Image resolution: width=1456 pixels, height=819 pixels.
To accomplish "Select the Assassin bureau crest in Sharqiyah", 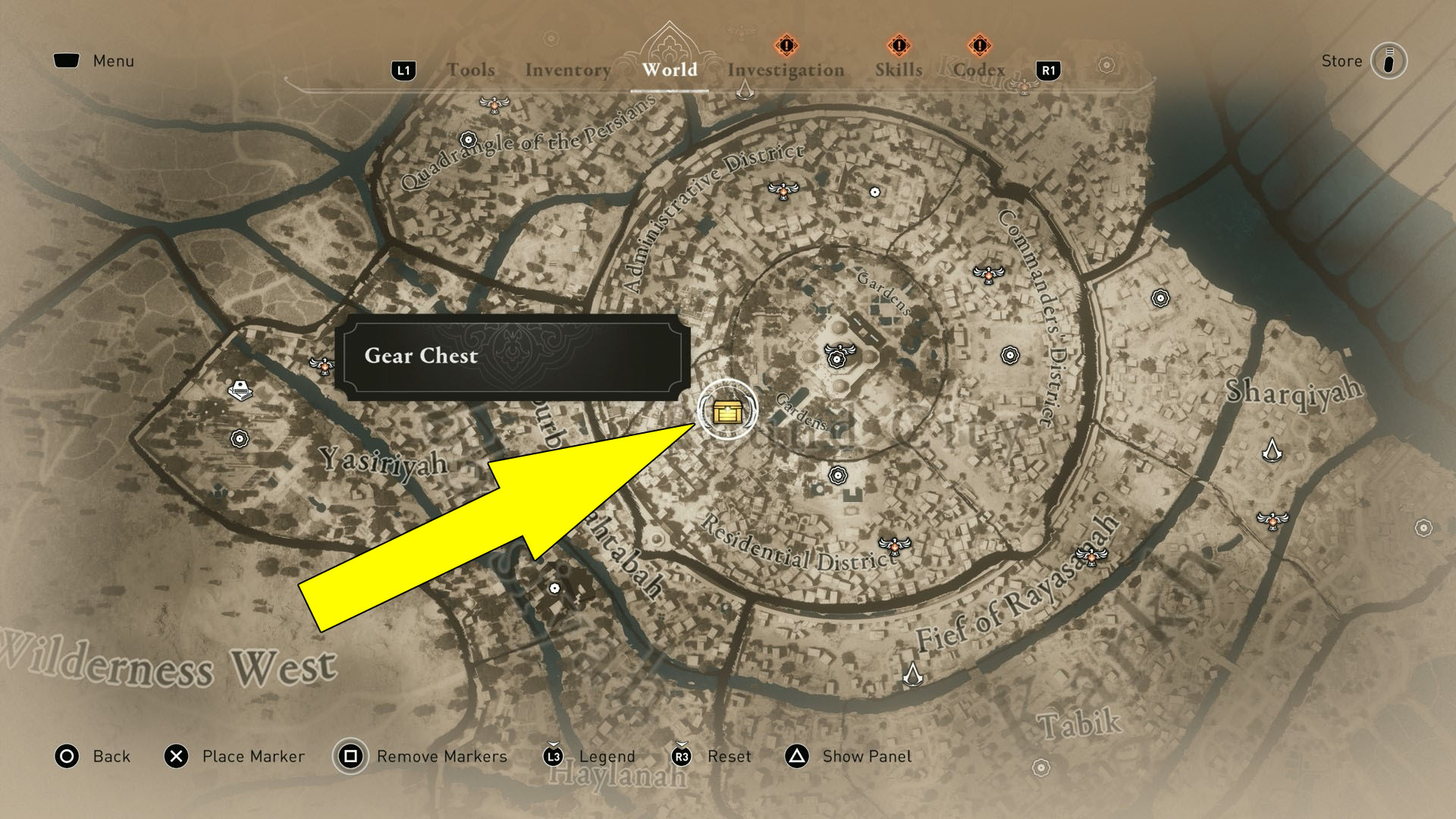I will point(1272,451).
